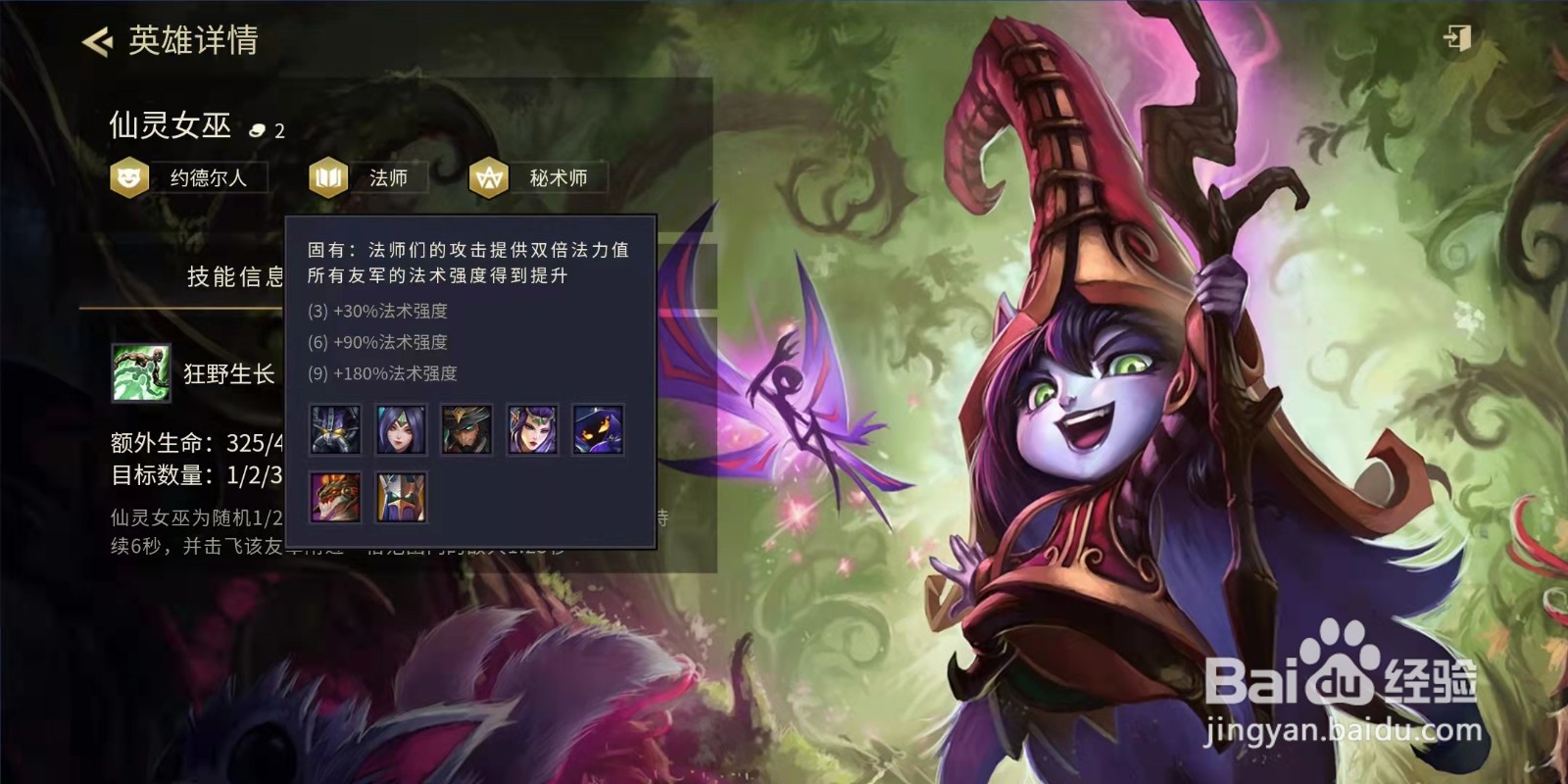Click LeBlanc's portrait in the top row
This screenshot has width=1568, height=784.
pyautogui.click(x=400, y=428)
